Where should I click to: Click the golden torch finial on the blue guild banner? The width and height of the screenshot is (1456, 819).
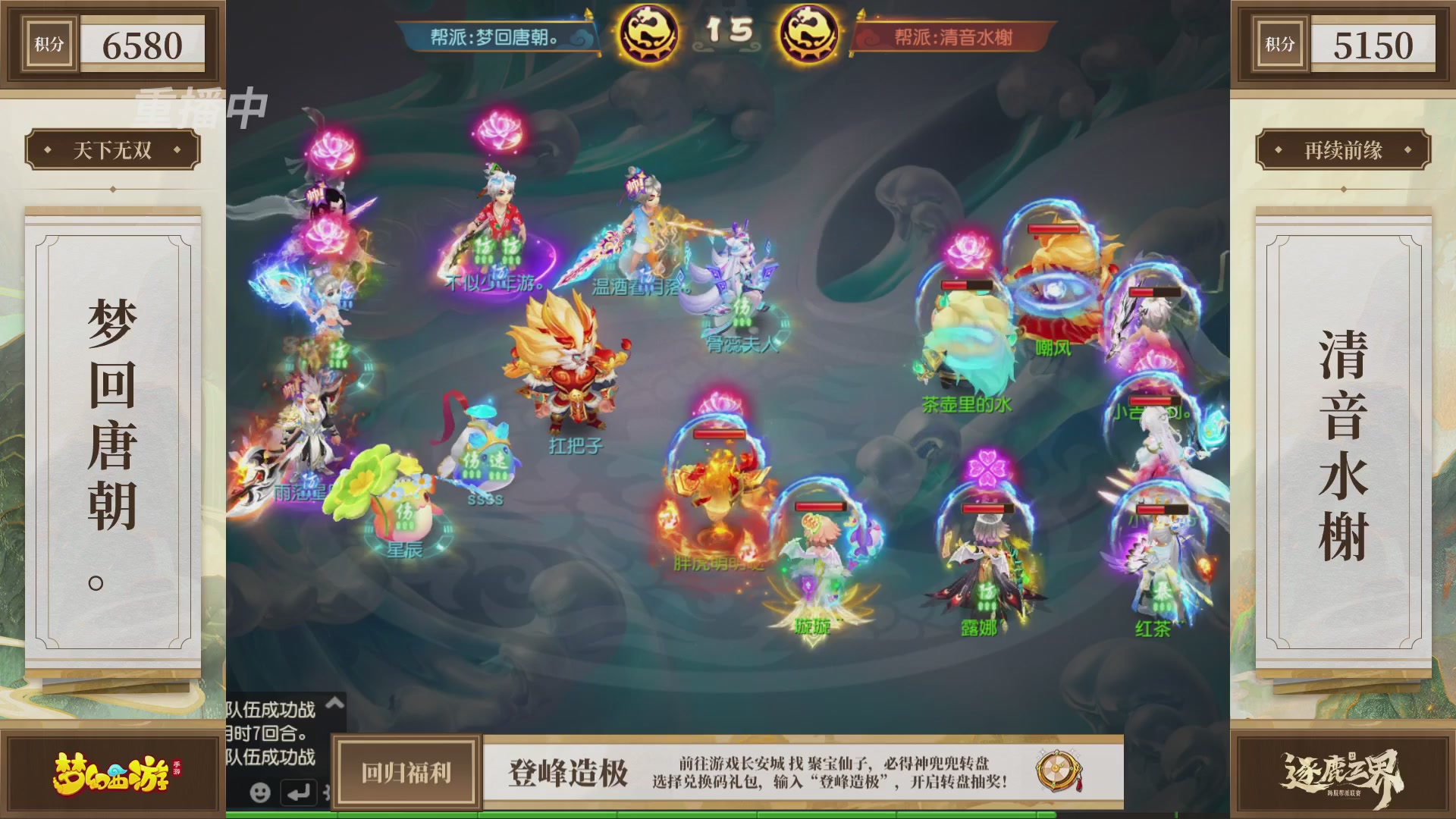pyautogui.click(x=590, y=12)
